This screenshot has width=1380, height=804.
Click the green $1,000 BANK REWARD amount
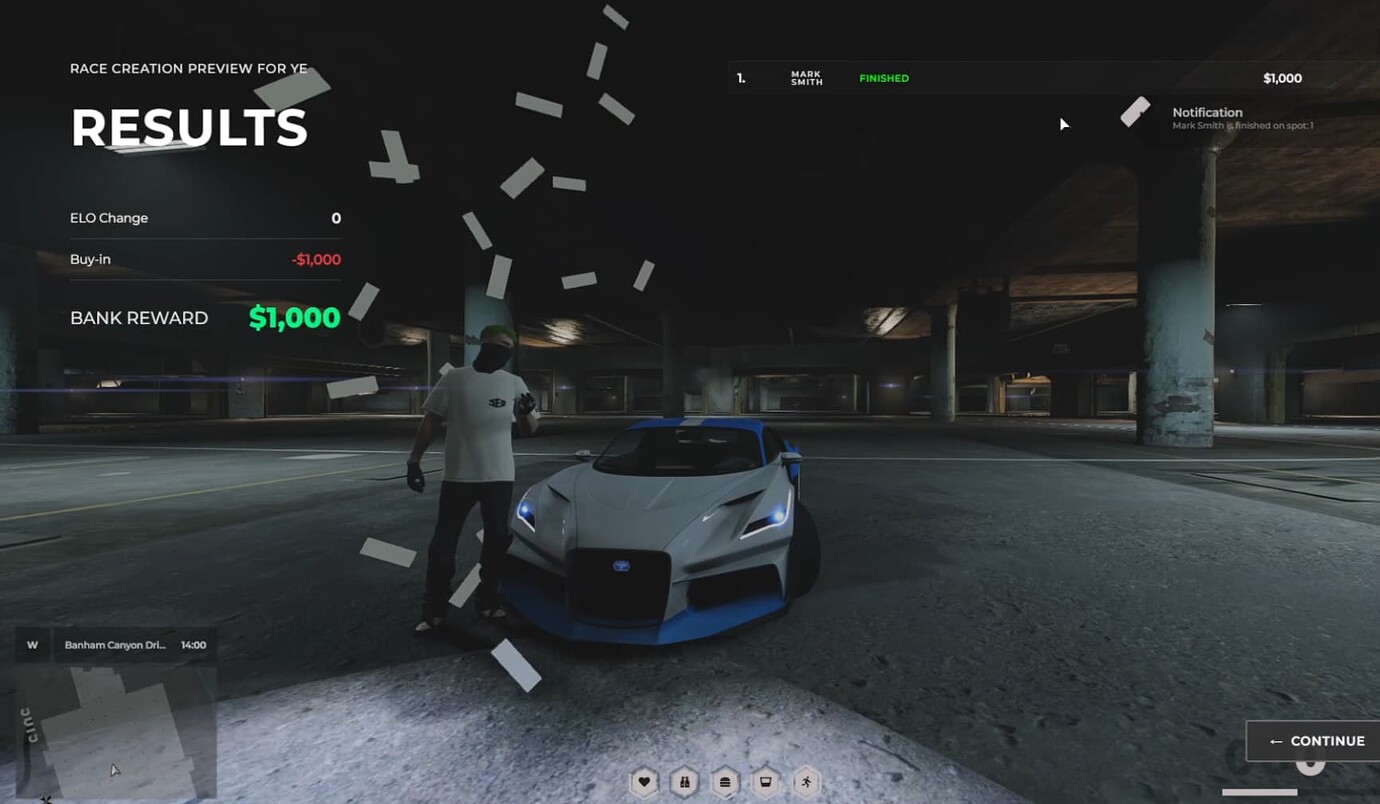tap(293, 317)
